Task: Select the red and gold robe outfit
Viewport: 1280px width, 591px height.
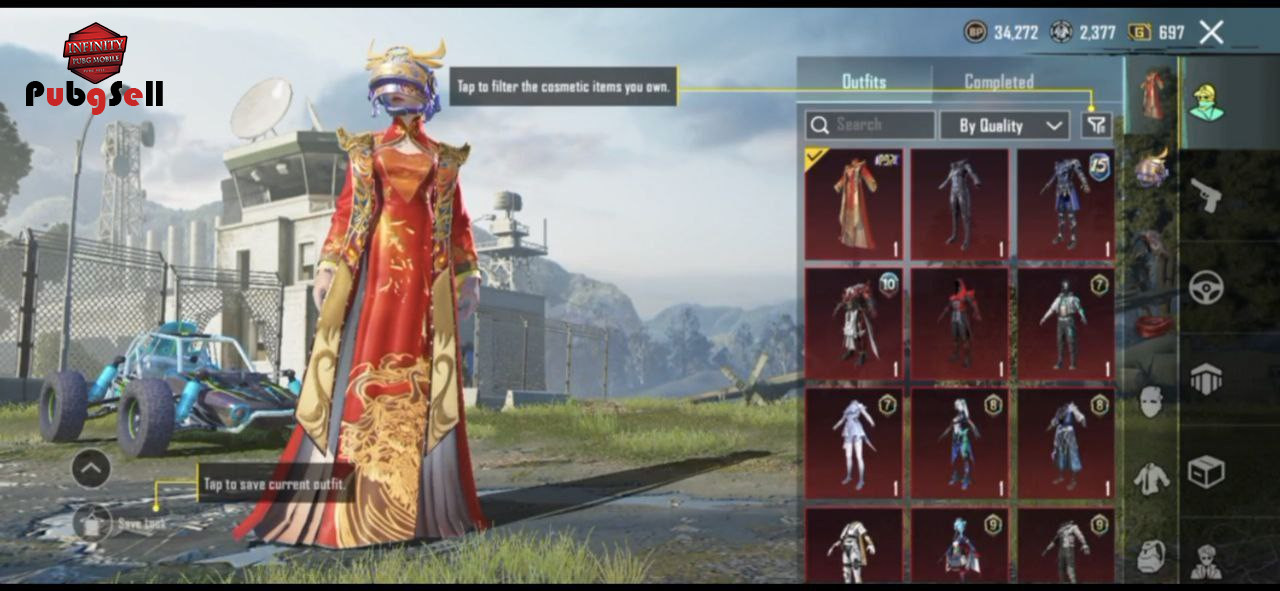Action: pos(855,205)
